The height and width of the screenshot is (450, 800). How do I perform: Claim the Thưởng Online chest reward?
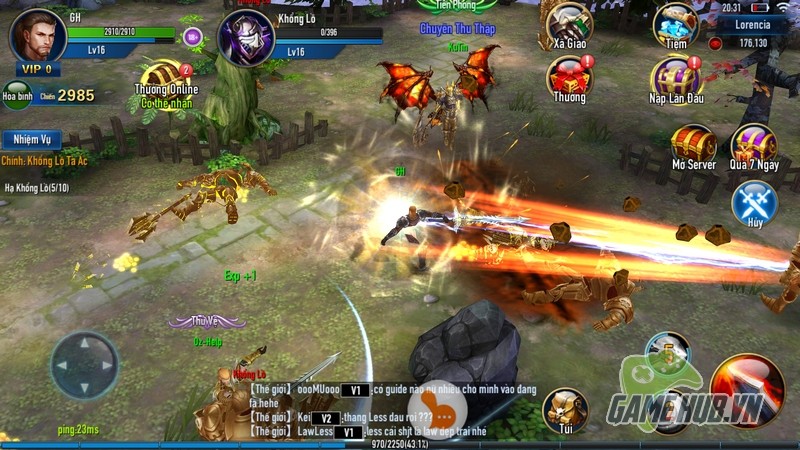(165, 80)
